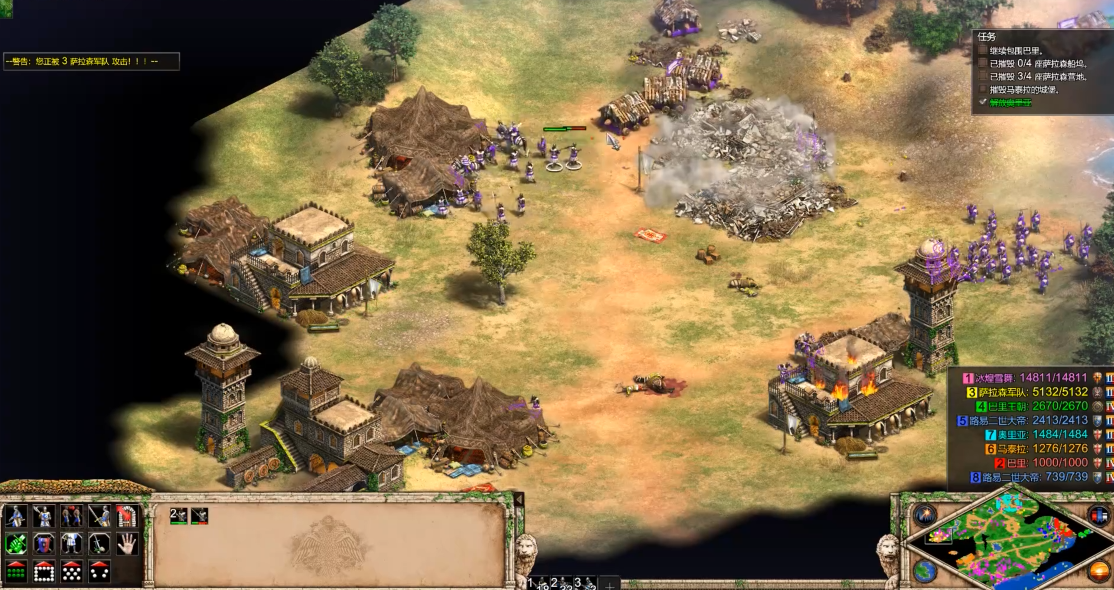Click the orange sun button beside minimap
The image size is (1114, 590).
tap(1100, 571)
